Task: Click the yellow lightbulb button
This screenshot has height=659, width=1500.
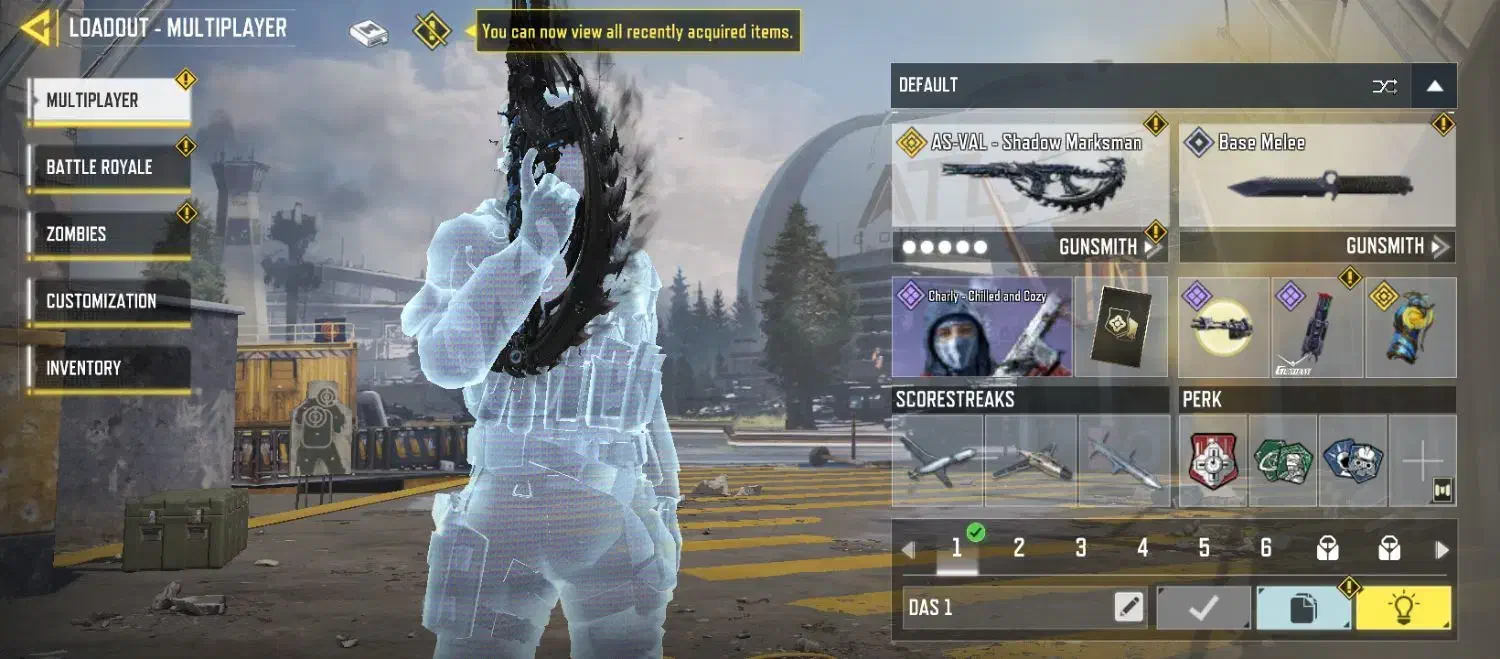Action: tap(1403, 608)
